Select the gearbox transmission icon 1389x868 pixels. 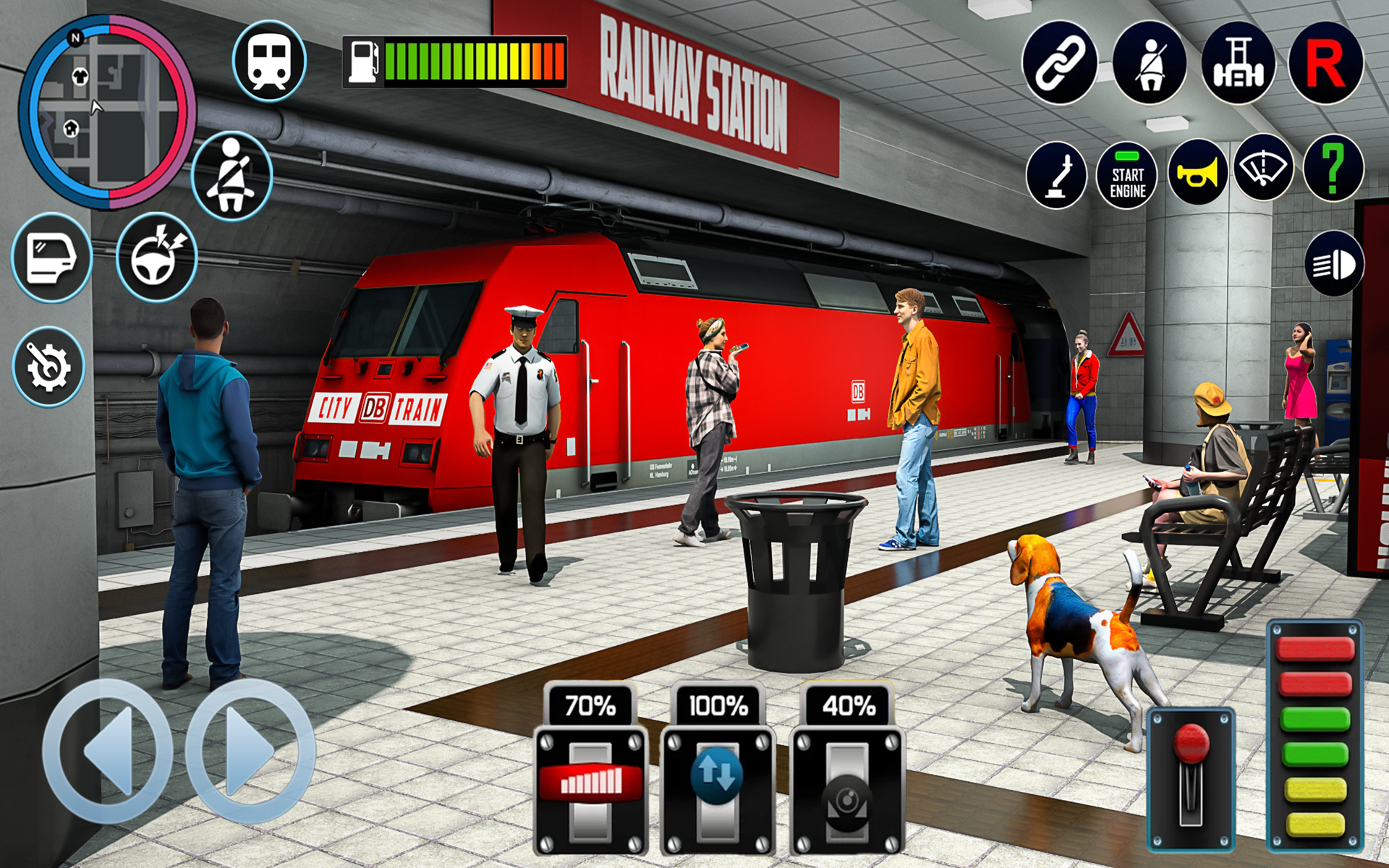coord(1238,63)
